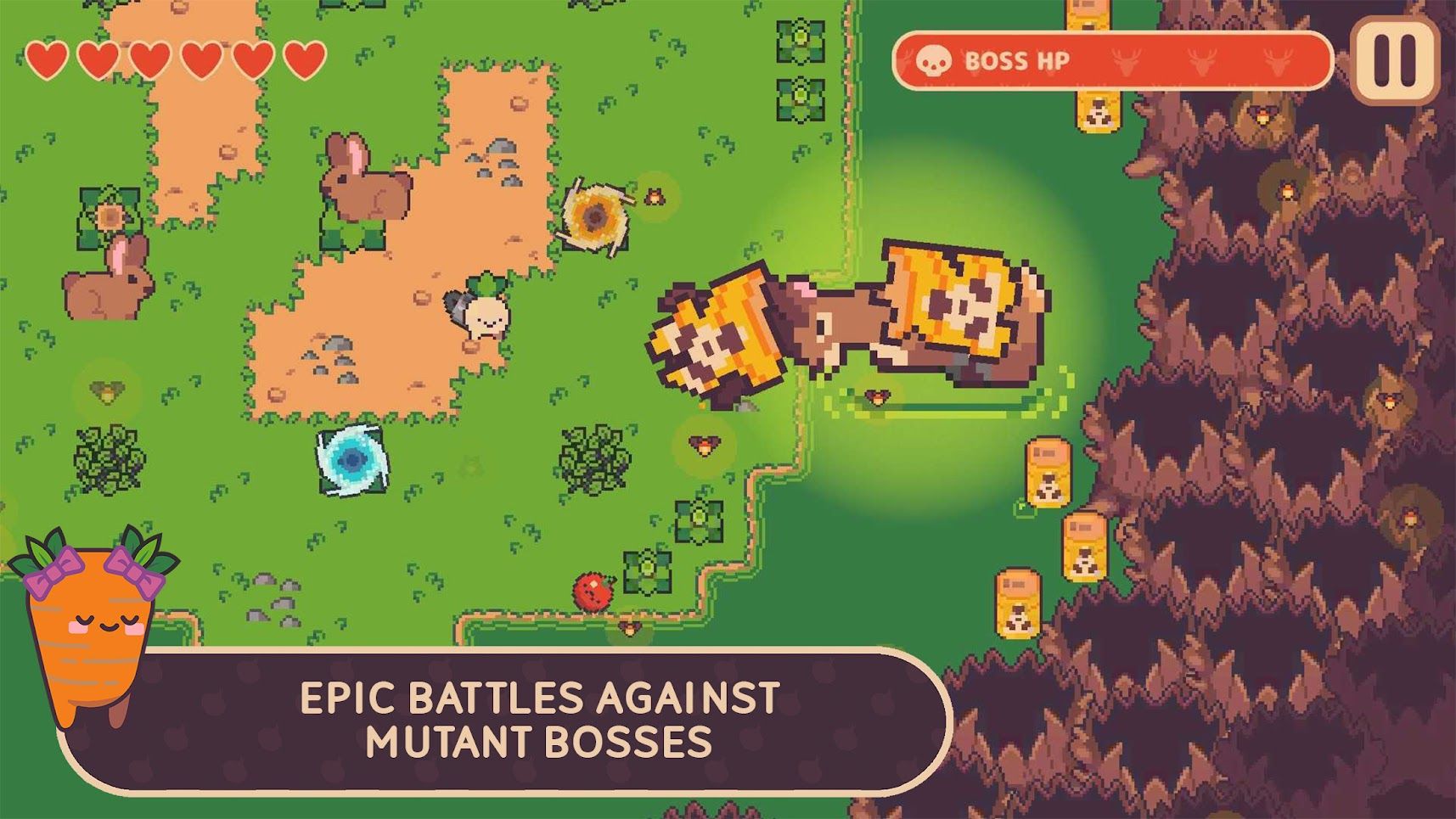This screenshot has width=1456, height=819.
Task: Tap the blue swirling portal on the grass
Action: point(351,461)
